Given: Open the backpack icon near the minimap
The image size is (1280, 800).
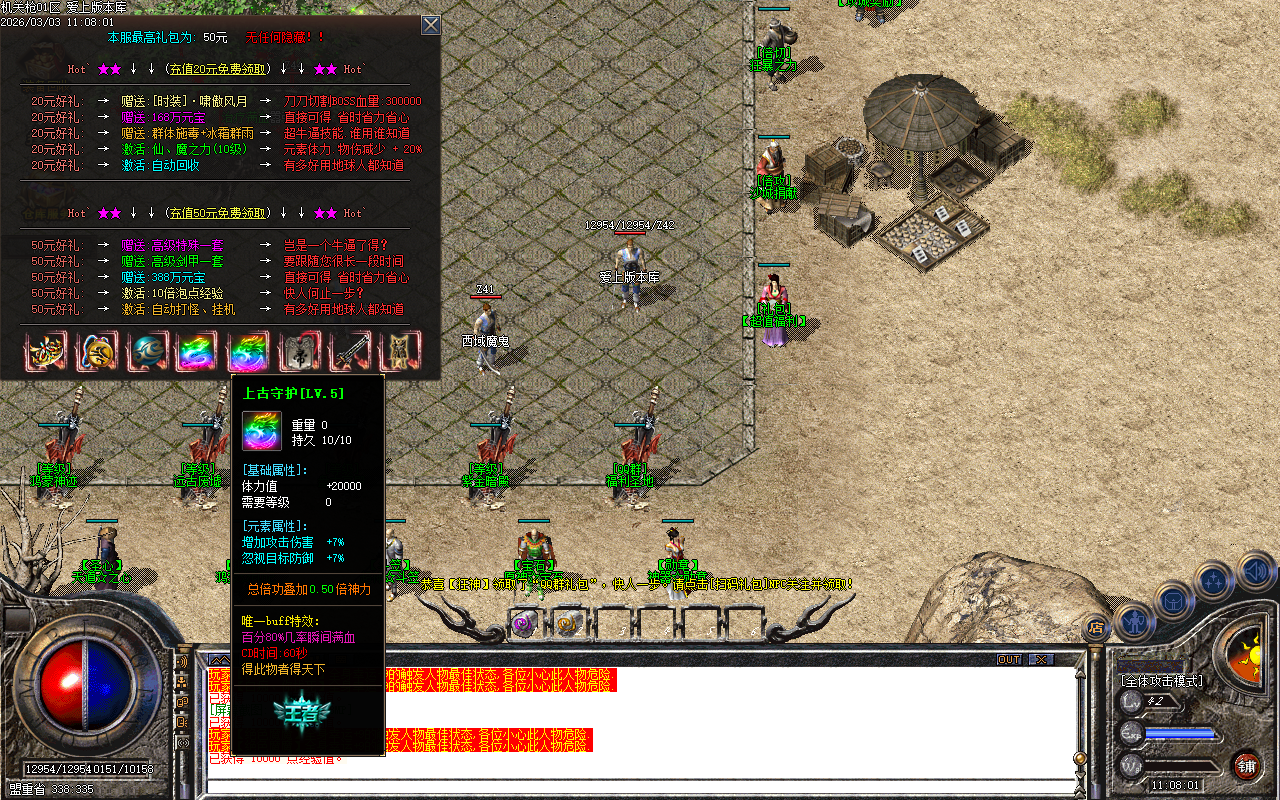Looking at the screenshot, I should [x=1173, y=602].
